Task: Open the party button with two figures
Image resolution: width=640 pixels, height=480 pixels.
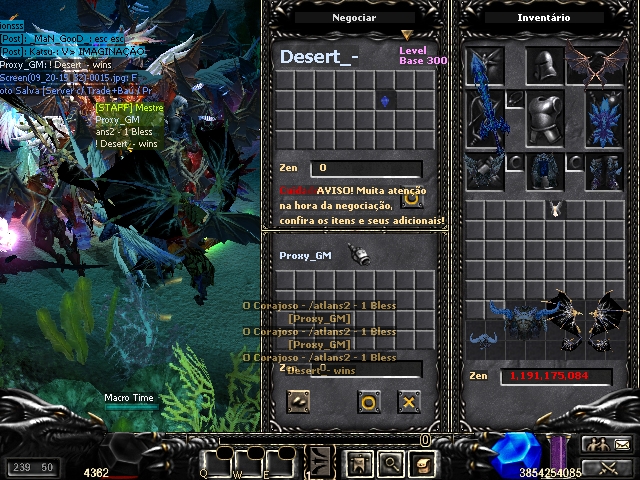Action: point(594,445)
